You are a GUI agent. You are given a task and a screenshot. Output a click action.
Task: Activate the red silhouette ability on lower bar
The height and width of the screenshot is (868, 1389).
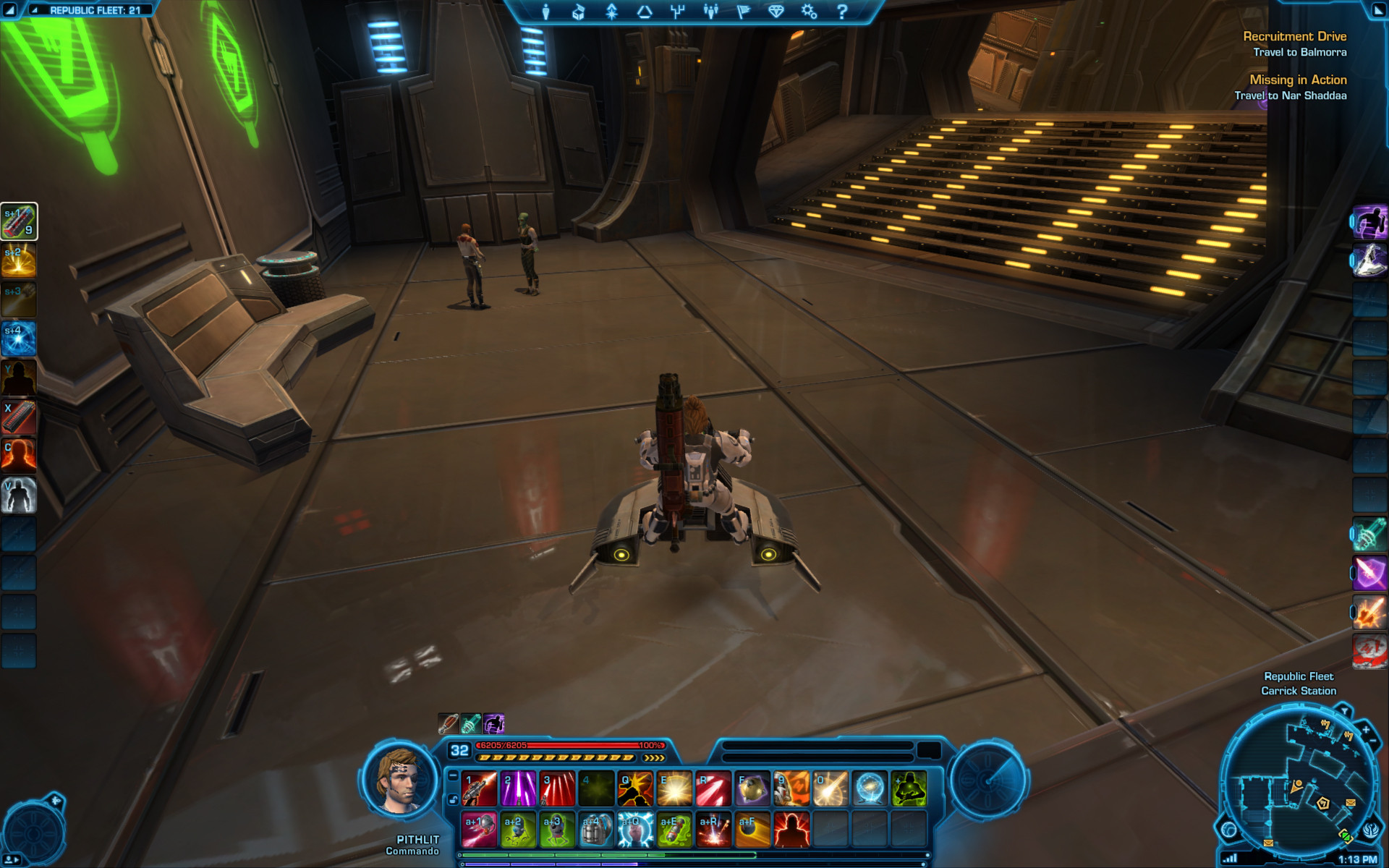(x=791, y=829)
